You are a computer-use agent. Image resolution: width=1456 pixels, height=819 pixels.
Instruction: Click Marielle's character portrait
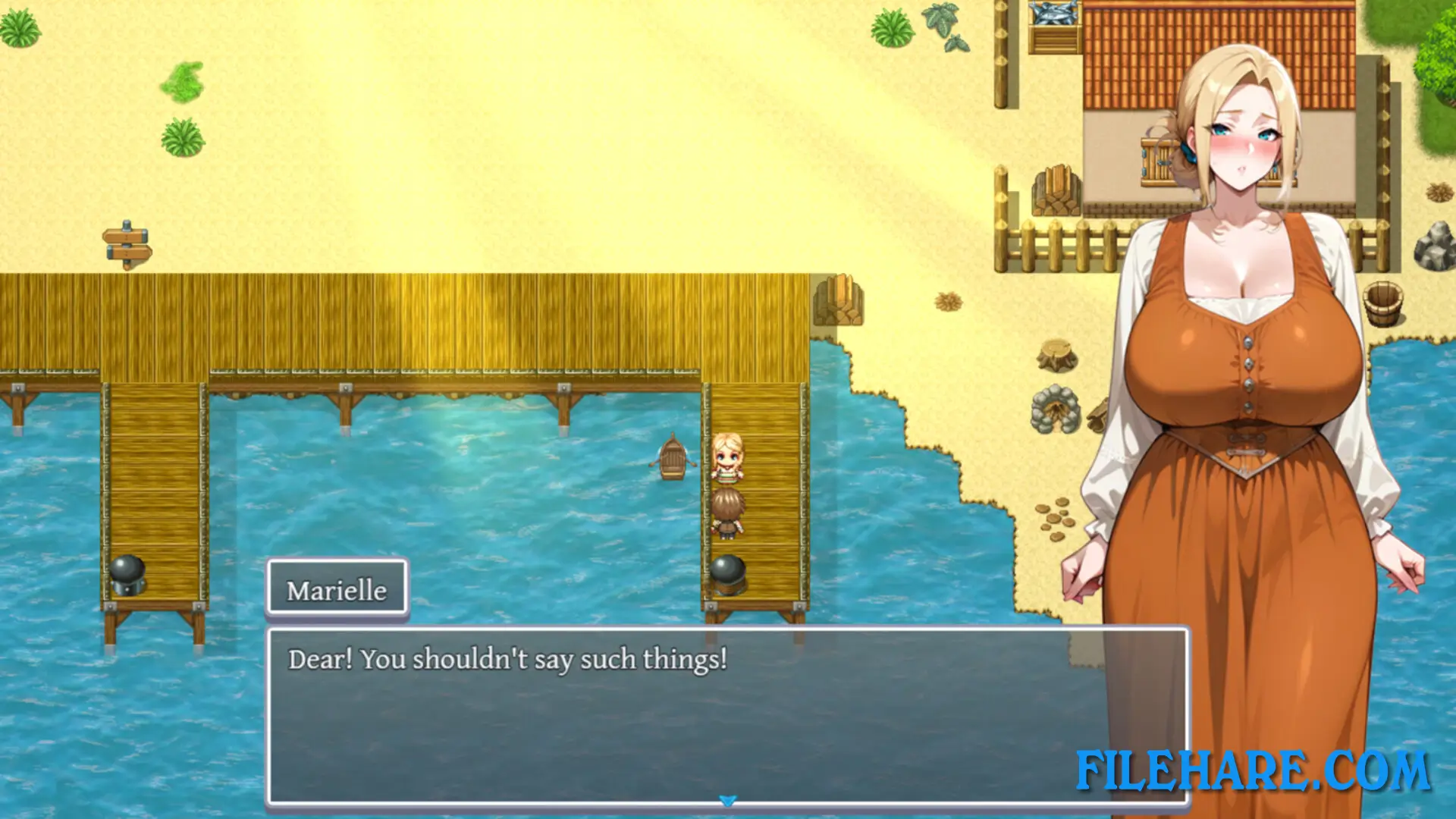pyautogui.click(x=1251, y=341)
